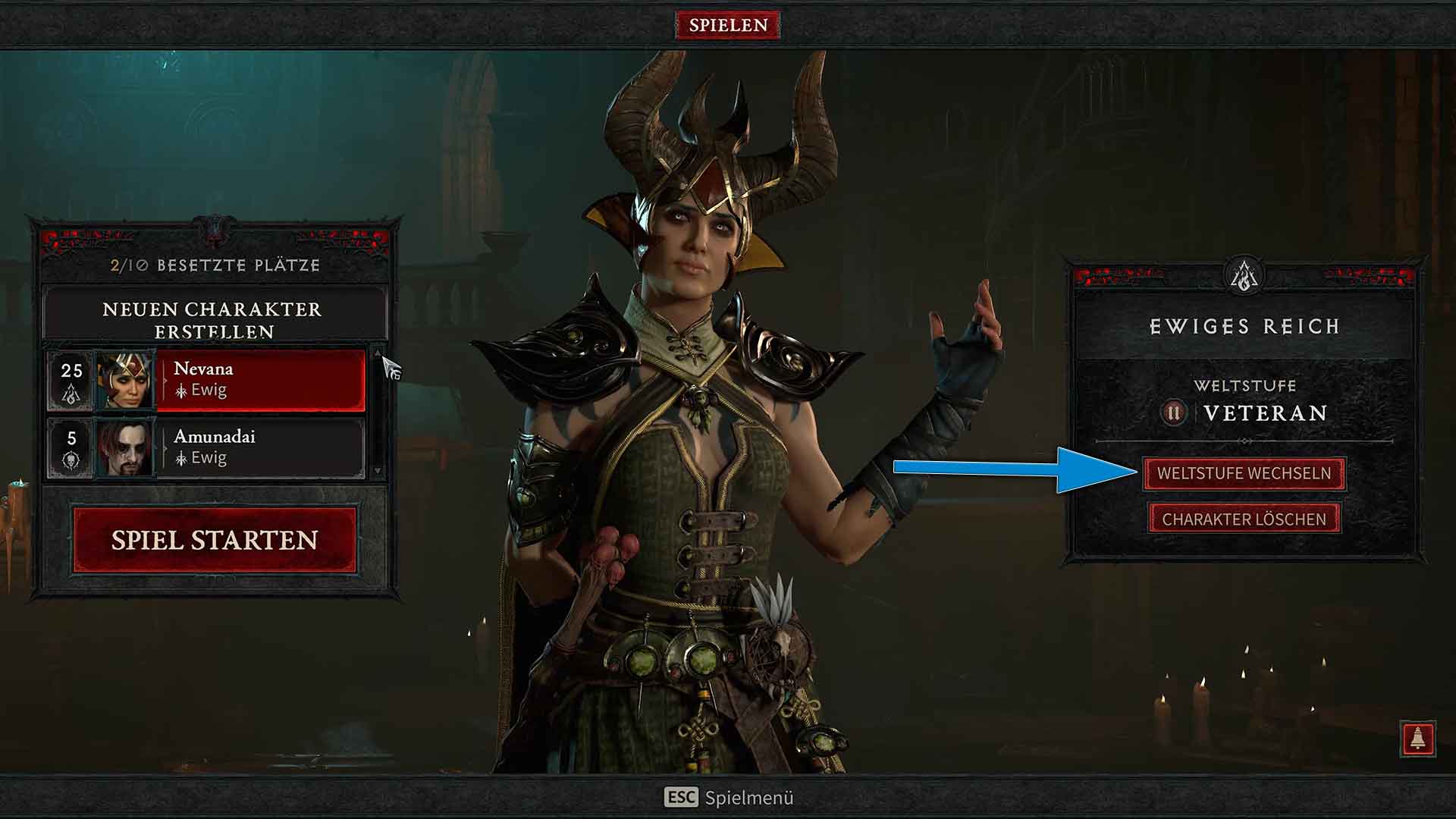The image size is (1456, 819).
Task: Open the Spielmenü via the ESC label
Action: click(x=682, y=797)
